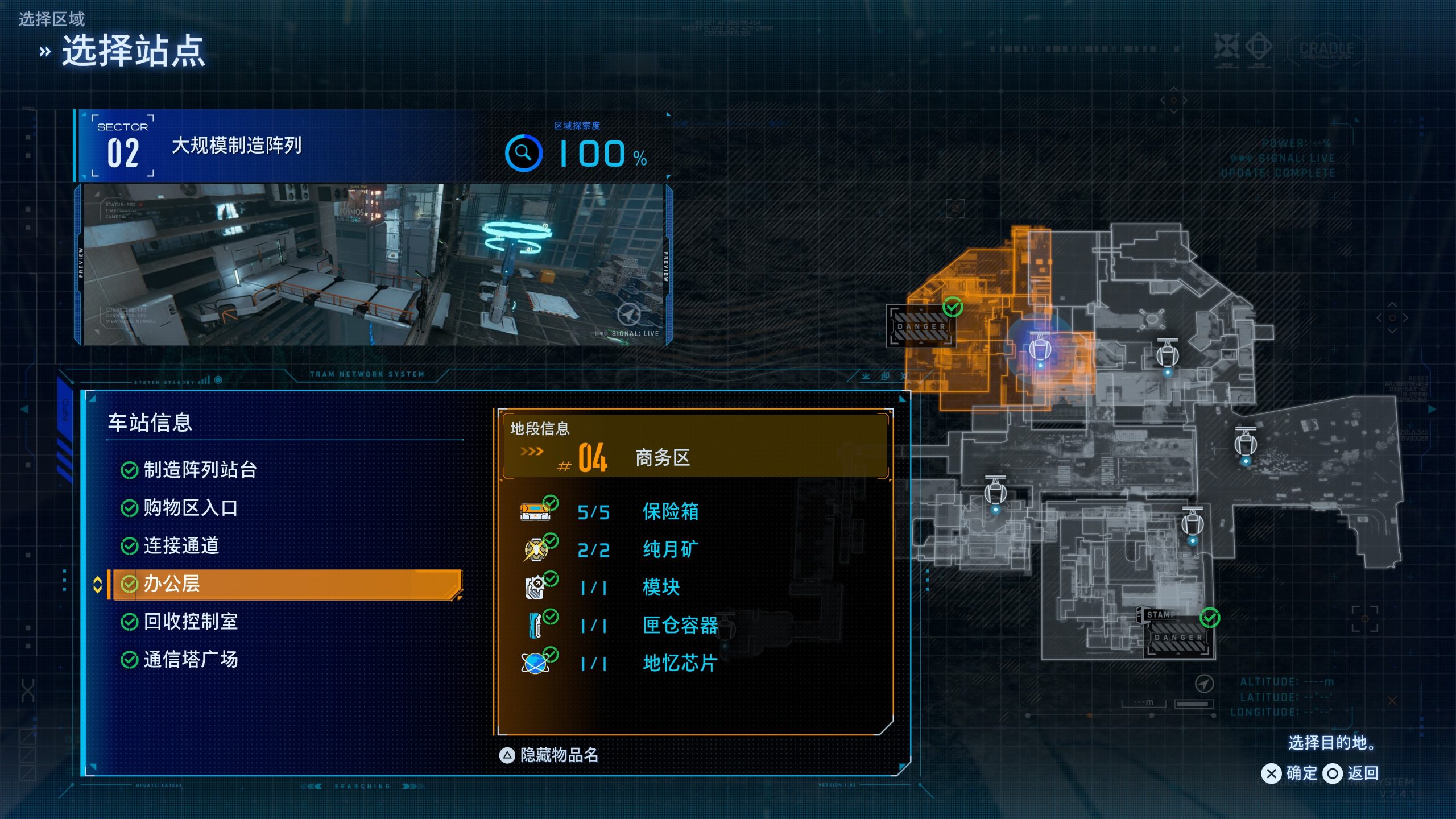Click the highlighted 办公层 station row
Screen dimensions: 1456x819
coord(287,584)
